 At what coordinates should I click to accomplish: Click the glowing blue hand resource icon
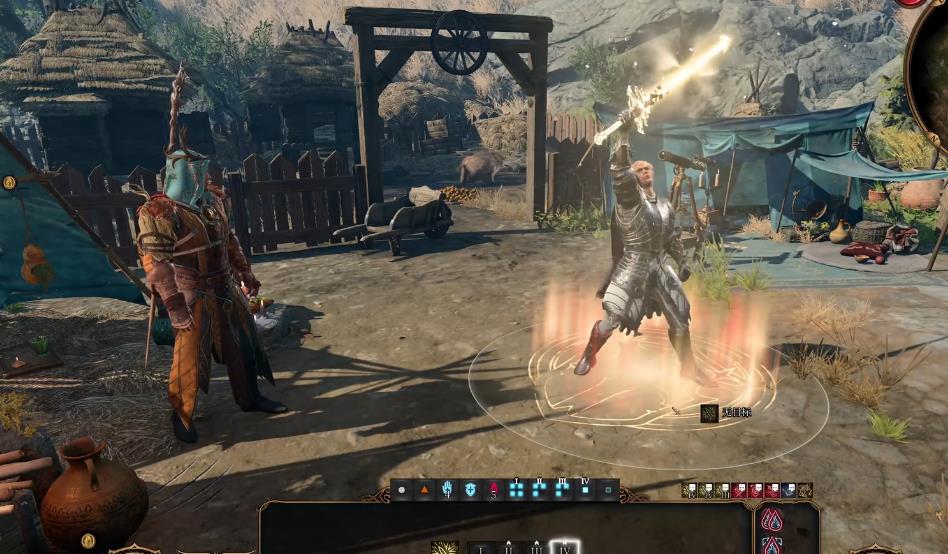(x=447, y=490)
